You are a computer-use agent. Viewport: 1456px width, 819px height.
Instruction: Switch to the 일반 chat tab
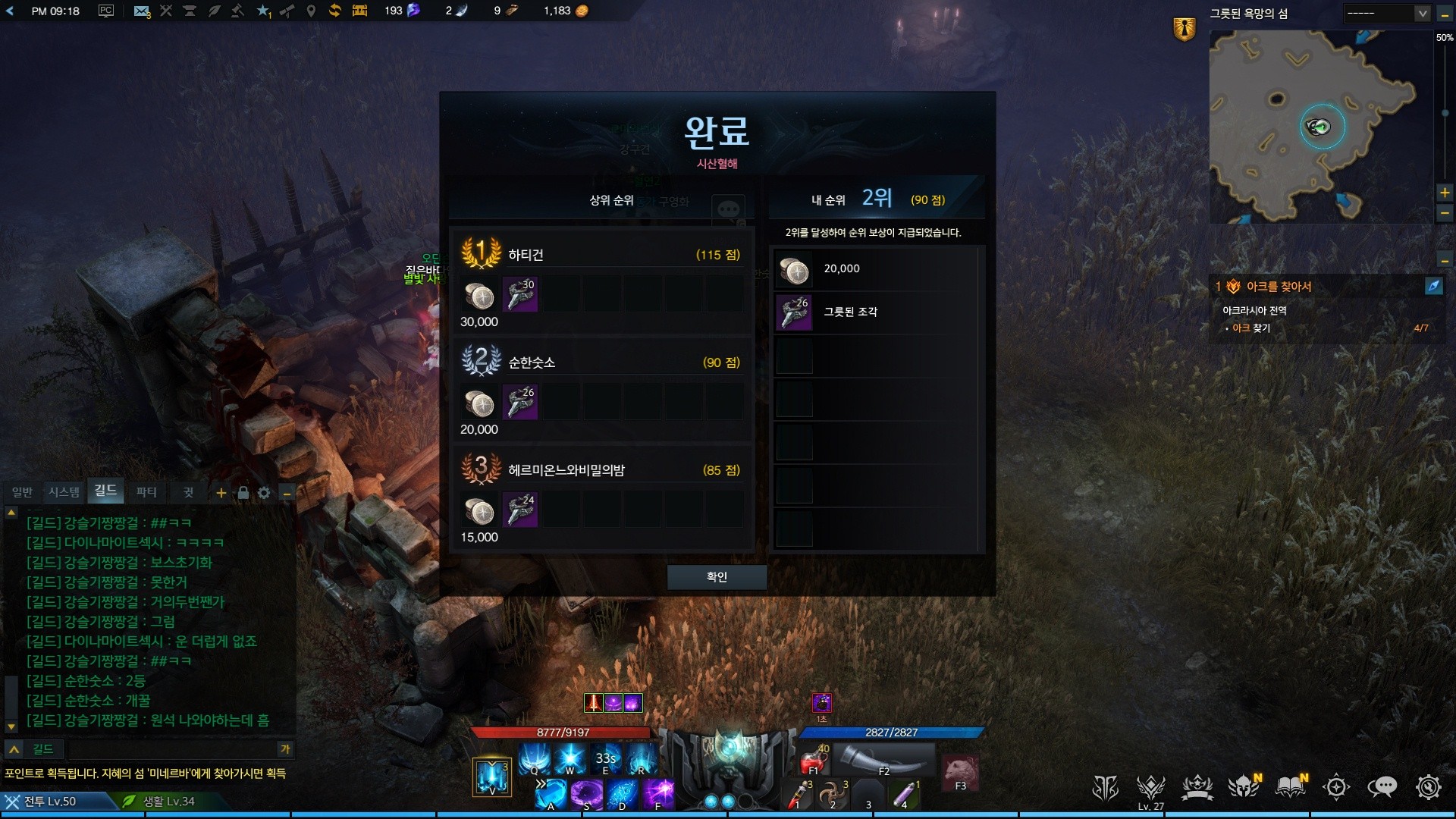pos(22,492)
